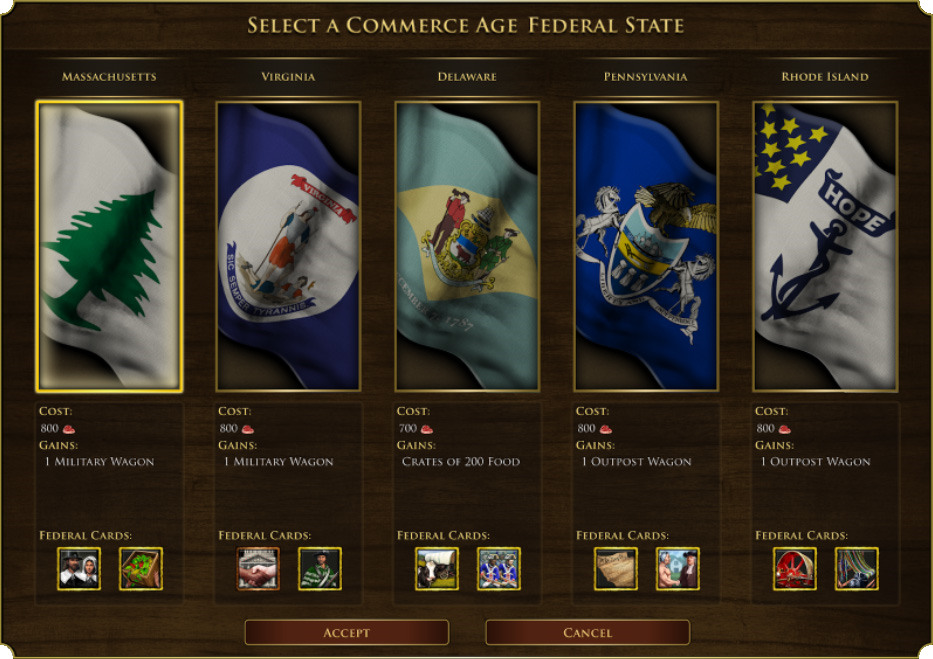The image size is (933, 659).
Task: View Virginia's green-coated soldier card
Action: coord(320,568)
